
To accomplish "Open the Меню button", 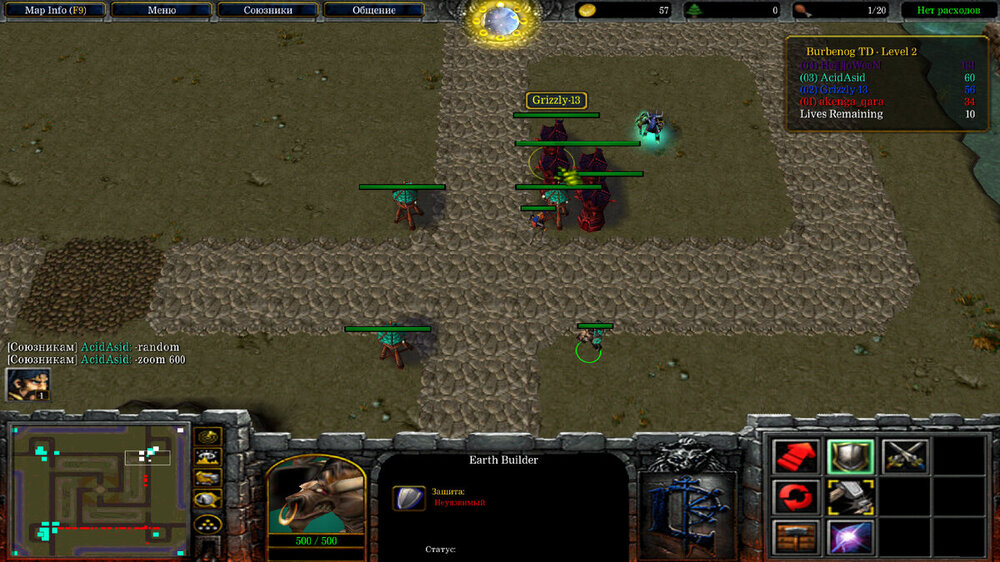I will point(161,10).
